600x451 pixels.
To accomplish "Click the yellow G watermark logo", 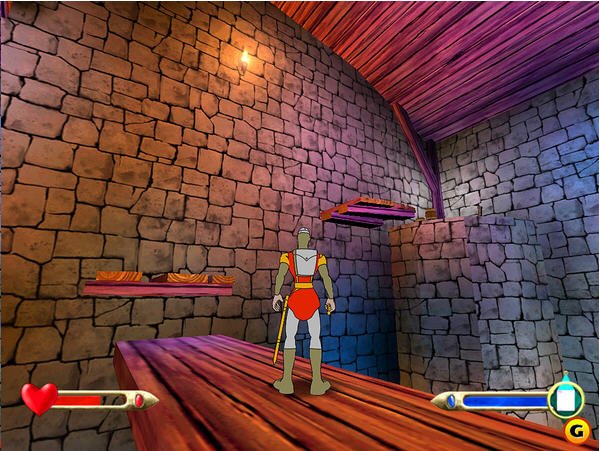I will [575, 431].
